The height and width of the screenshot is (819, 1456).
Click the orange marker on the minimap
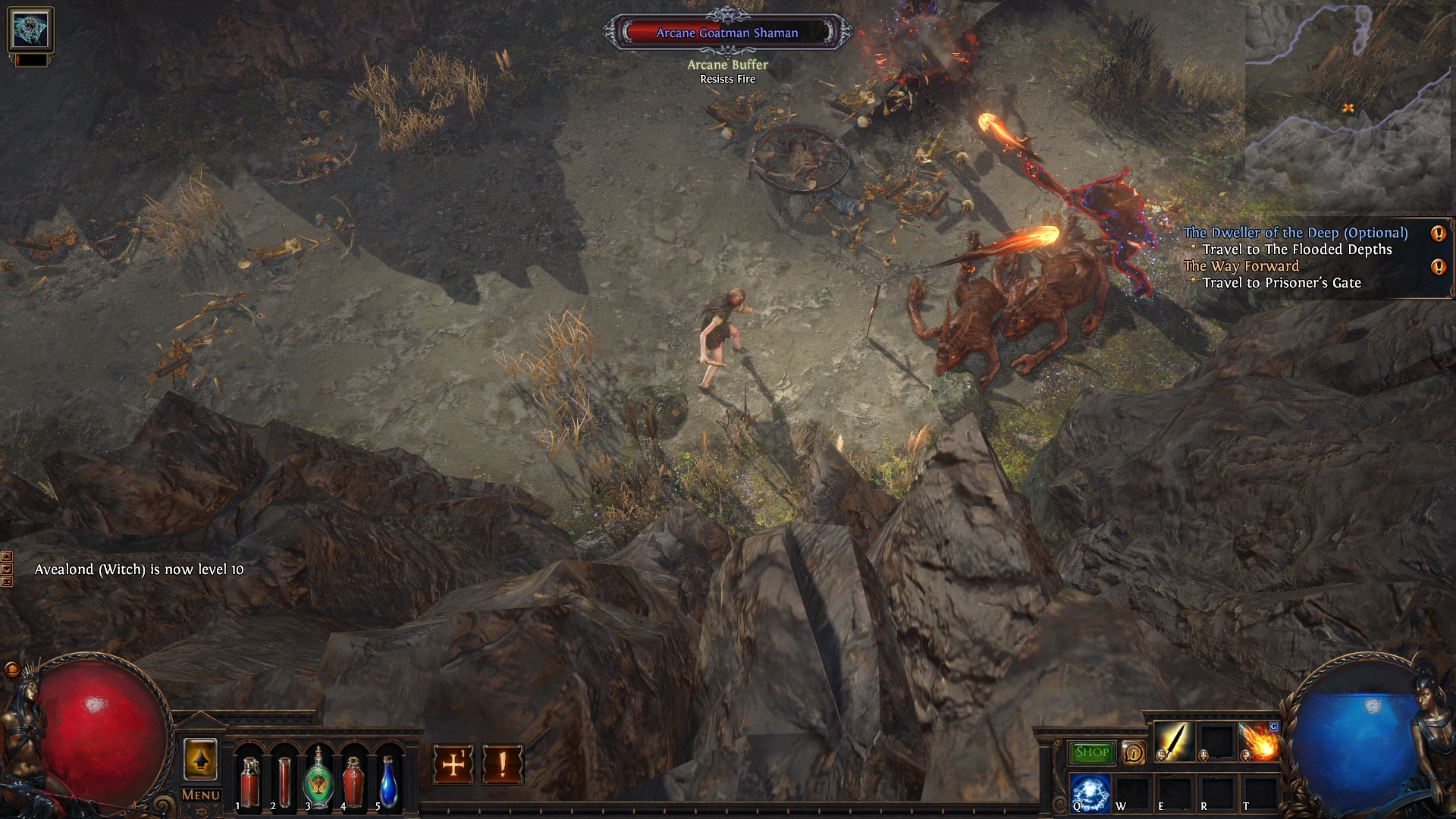1347,109
